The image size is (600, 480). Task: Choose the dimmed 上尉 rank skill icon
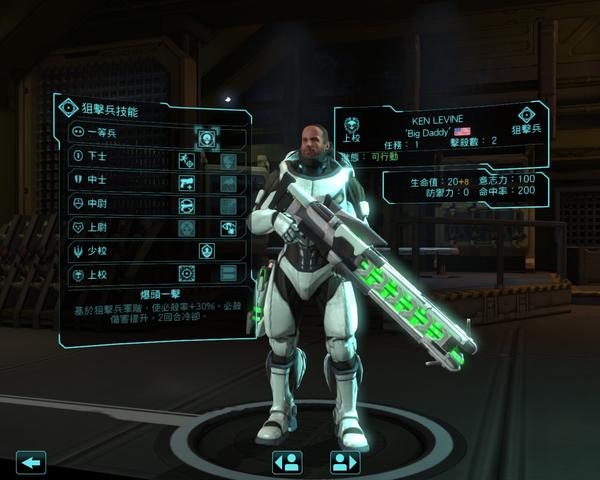[x=186, y=228]
